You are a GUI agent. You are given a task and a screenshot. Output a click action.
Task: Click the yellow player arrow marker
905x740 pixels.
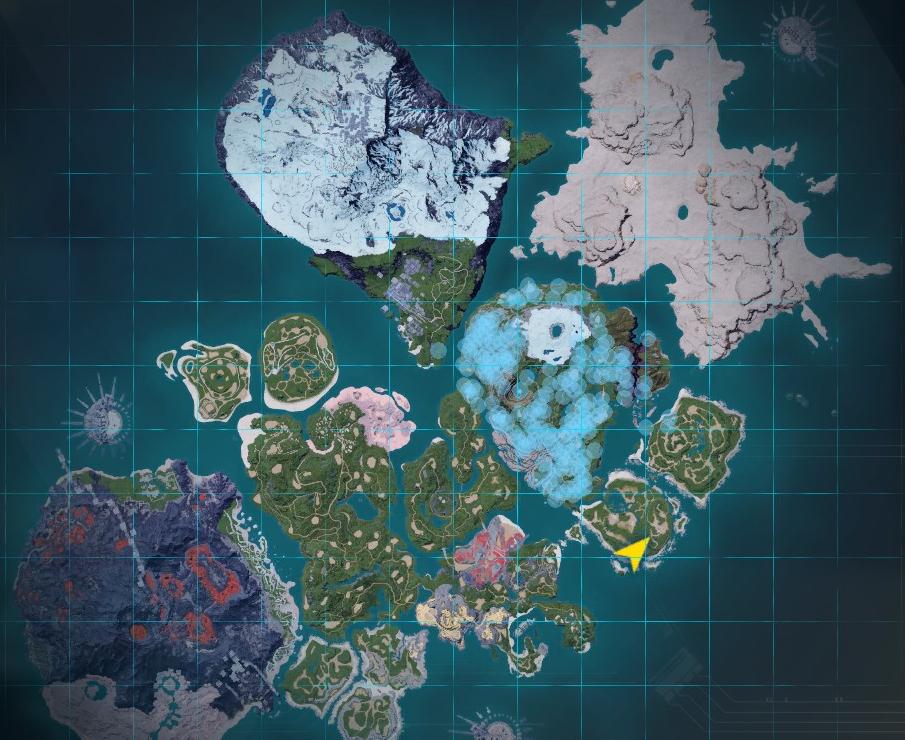(x=633, y=551)
